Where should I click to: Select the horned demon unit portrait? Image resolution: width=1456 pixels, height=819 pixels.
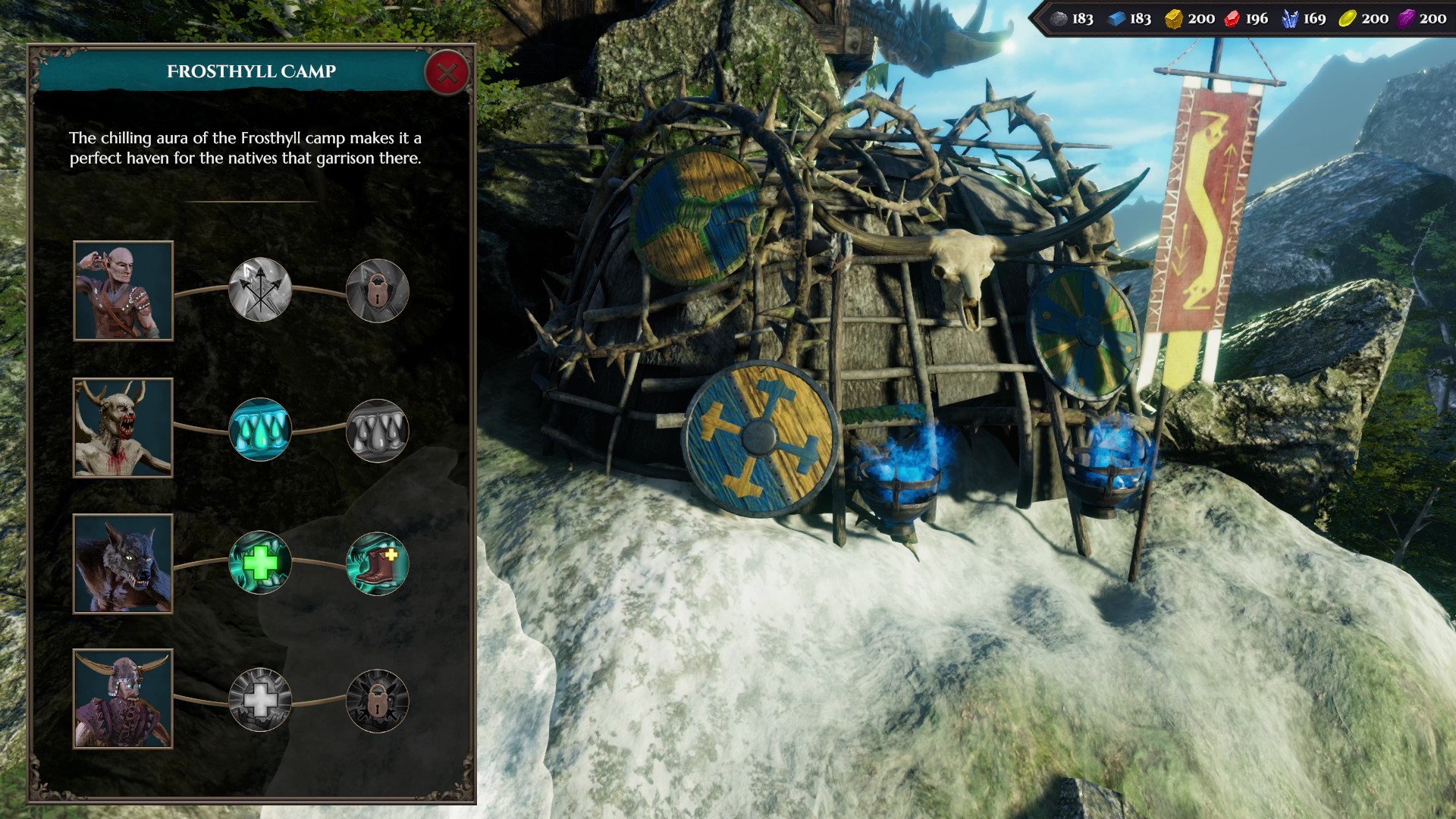[123, 428]
